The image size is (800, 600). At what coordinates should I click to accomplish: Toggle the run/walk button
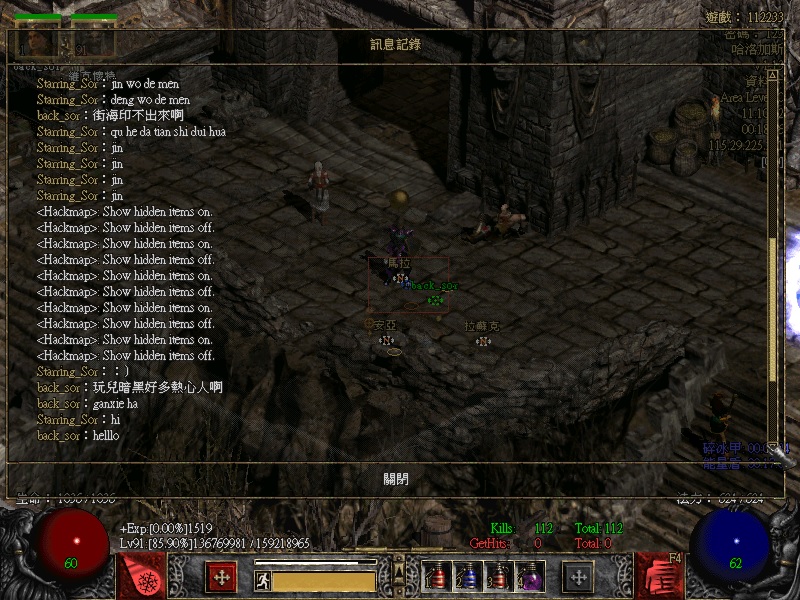(262, 579)
